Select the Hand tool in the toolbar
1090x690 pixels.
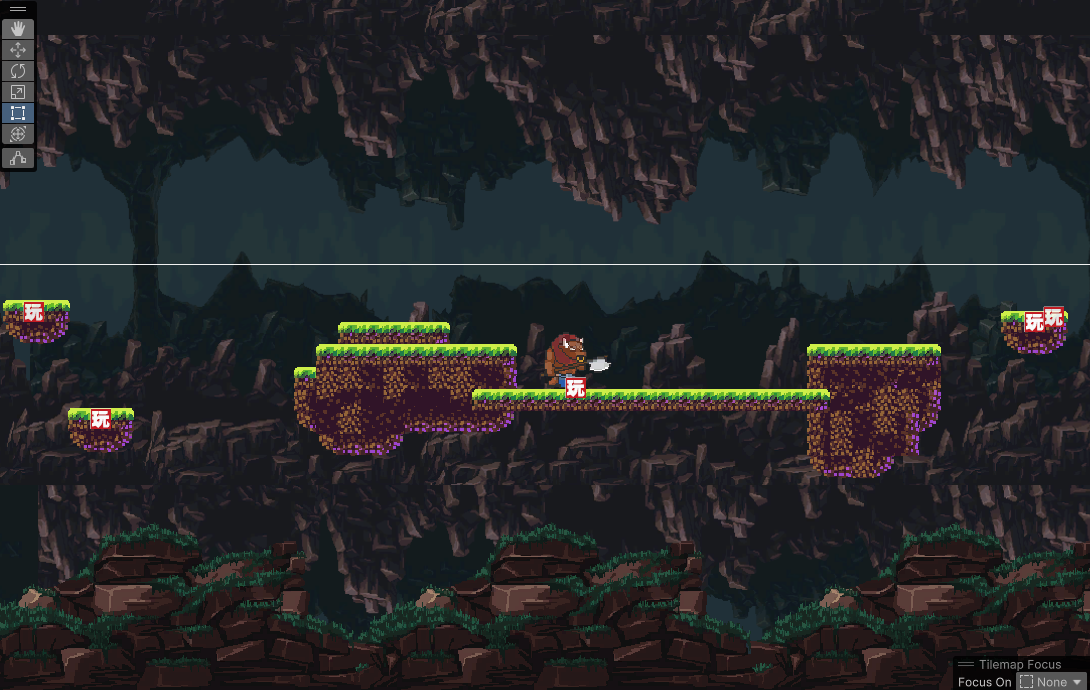tap(18, 29)
